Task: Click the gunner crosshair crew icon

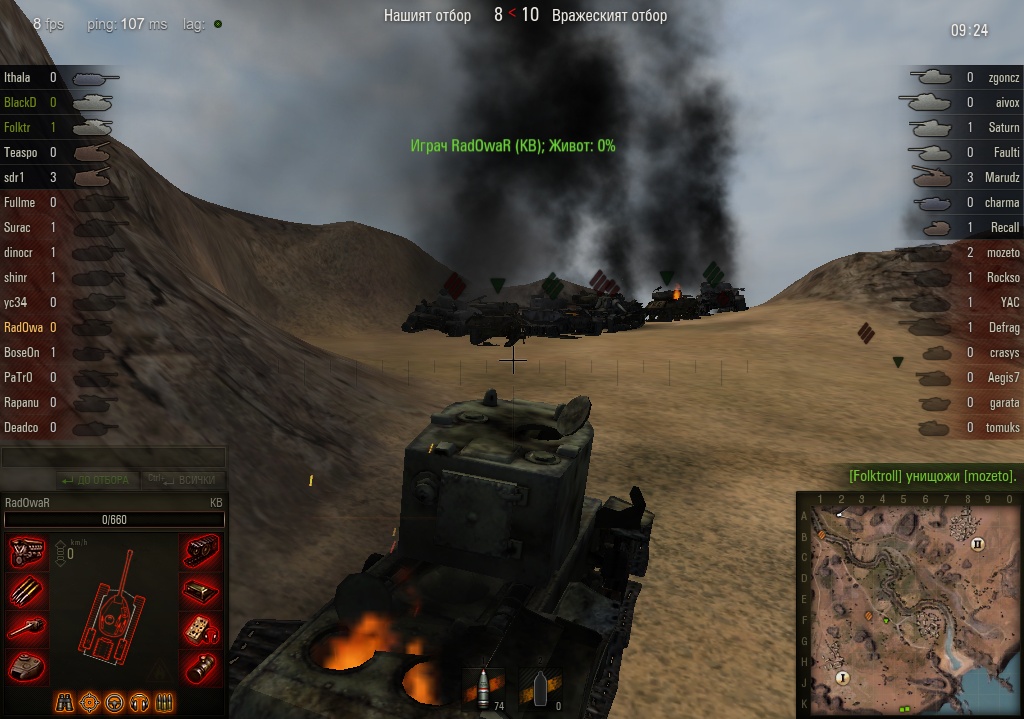Action: pos(90,702)
